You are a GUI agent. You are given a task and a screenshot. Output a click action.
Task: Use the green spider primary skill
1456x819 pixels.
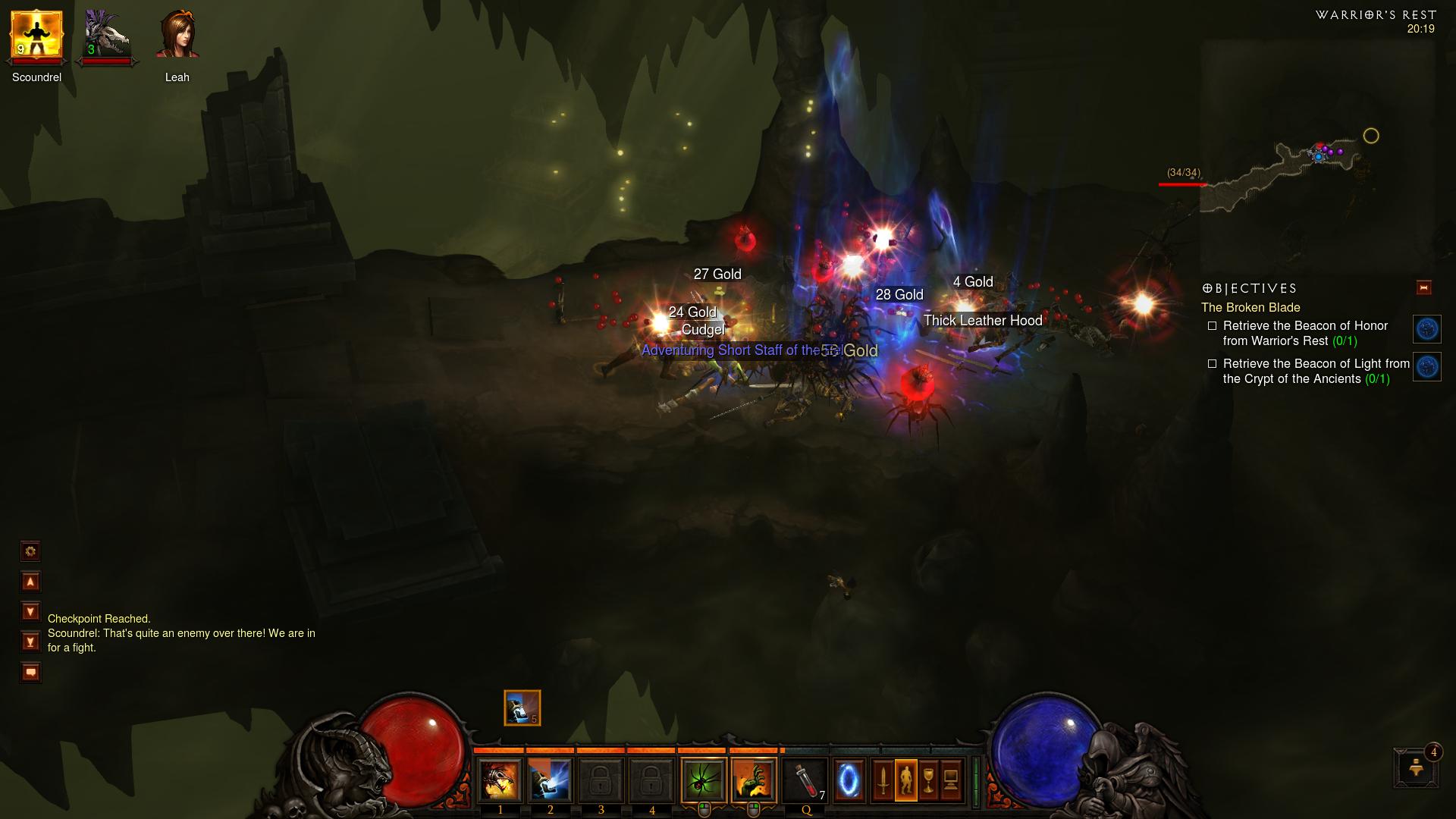(x=704, y=780)
